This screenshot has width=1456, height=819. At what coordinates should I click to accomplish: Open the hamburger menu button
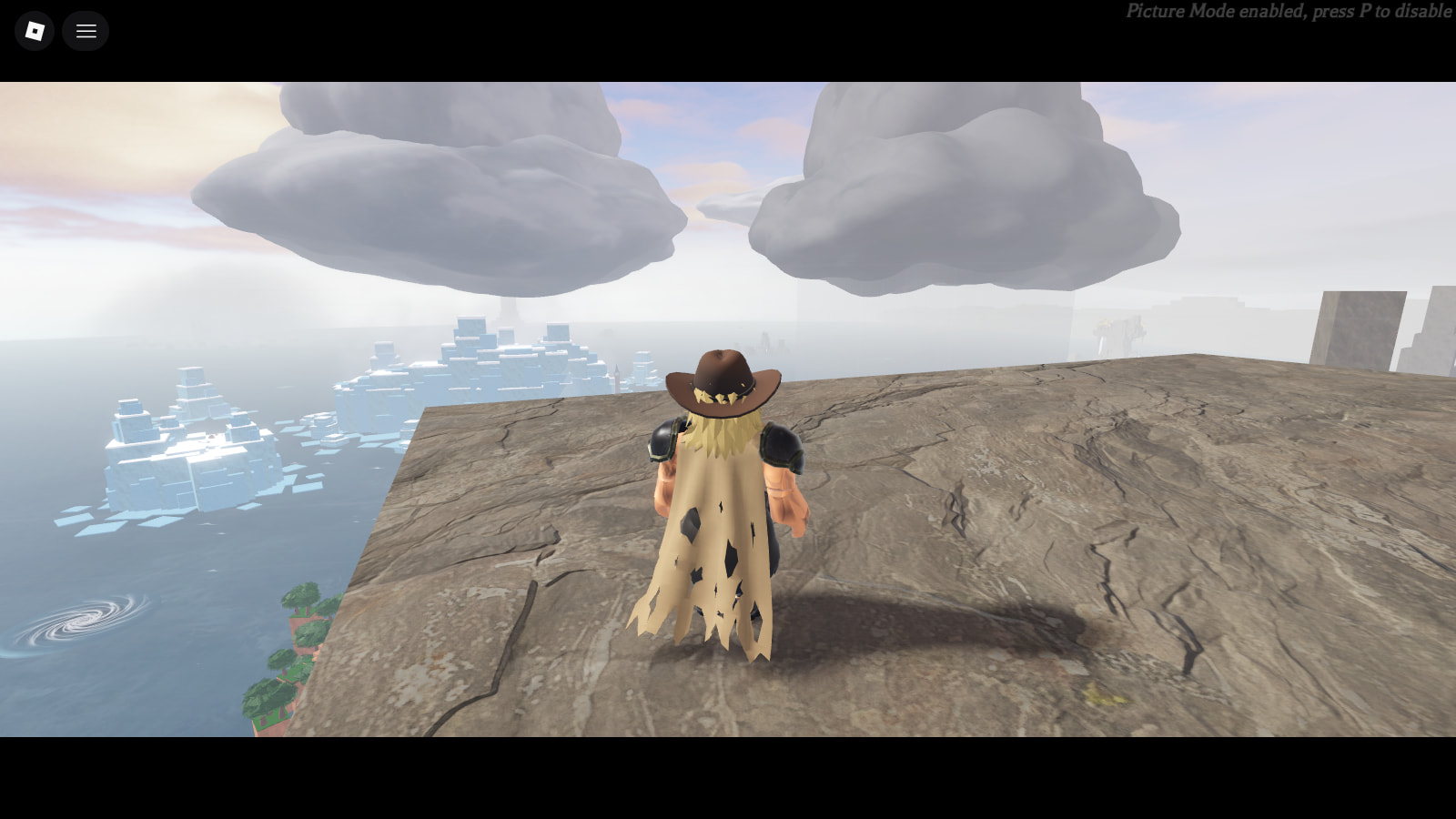(x=86, y=31)
